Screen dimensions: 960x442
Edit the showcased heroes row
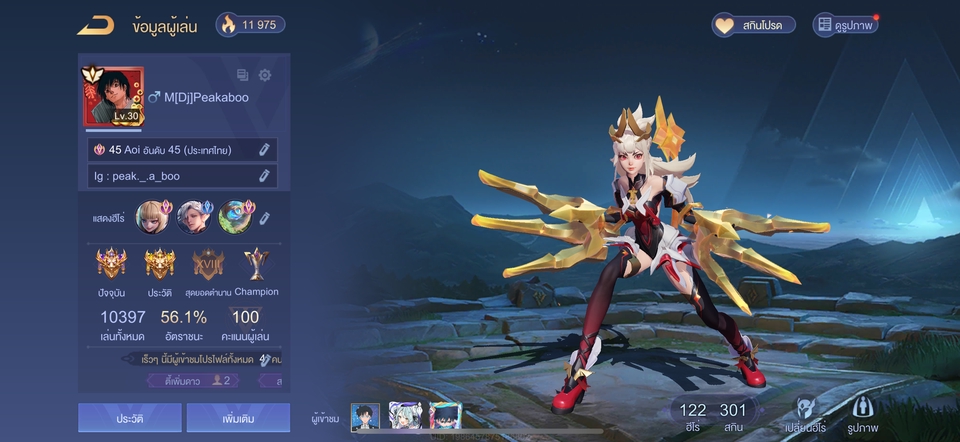coord(265,217)
